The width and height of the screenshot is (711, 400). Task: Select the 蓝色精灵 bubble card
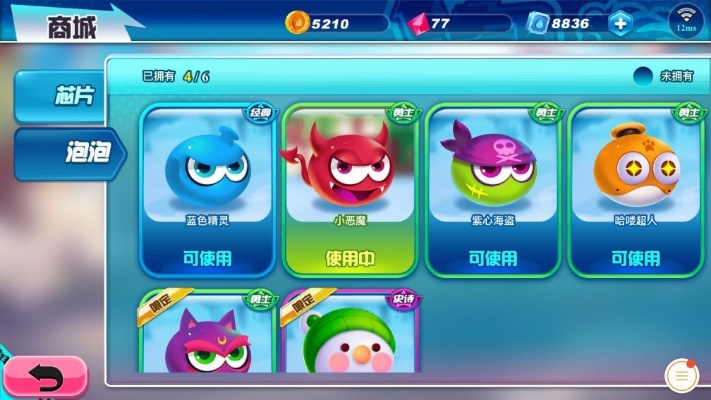(208, 189)
